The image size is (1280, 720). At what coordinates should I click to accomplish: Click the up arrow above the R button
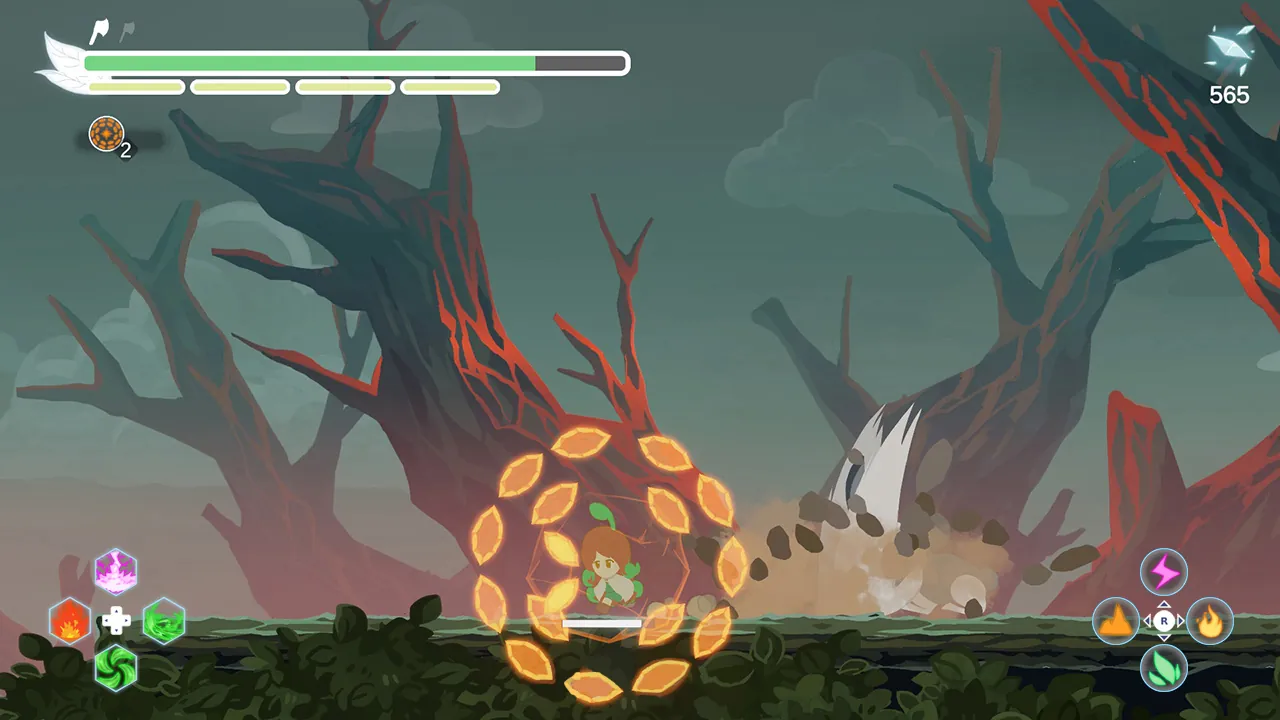tap(1164, 604)
